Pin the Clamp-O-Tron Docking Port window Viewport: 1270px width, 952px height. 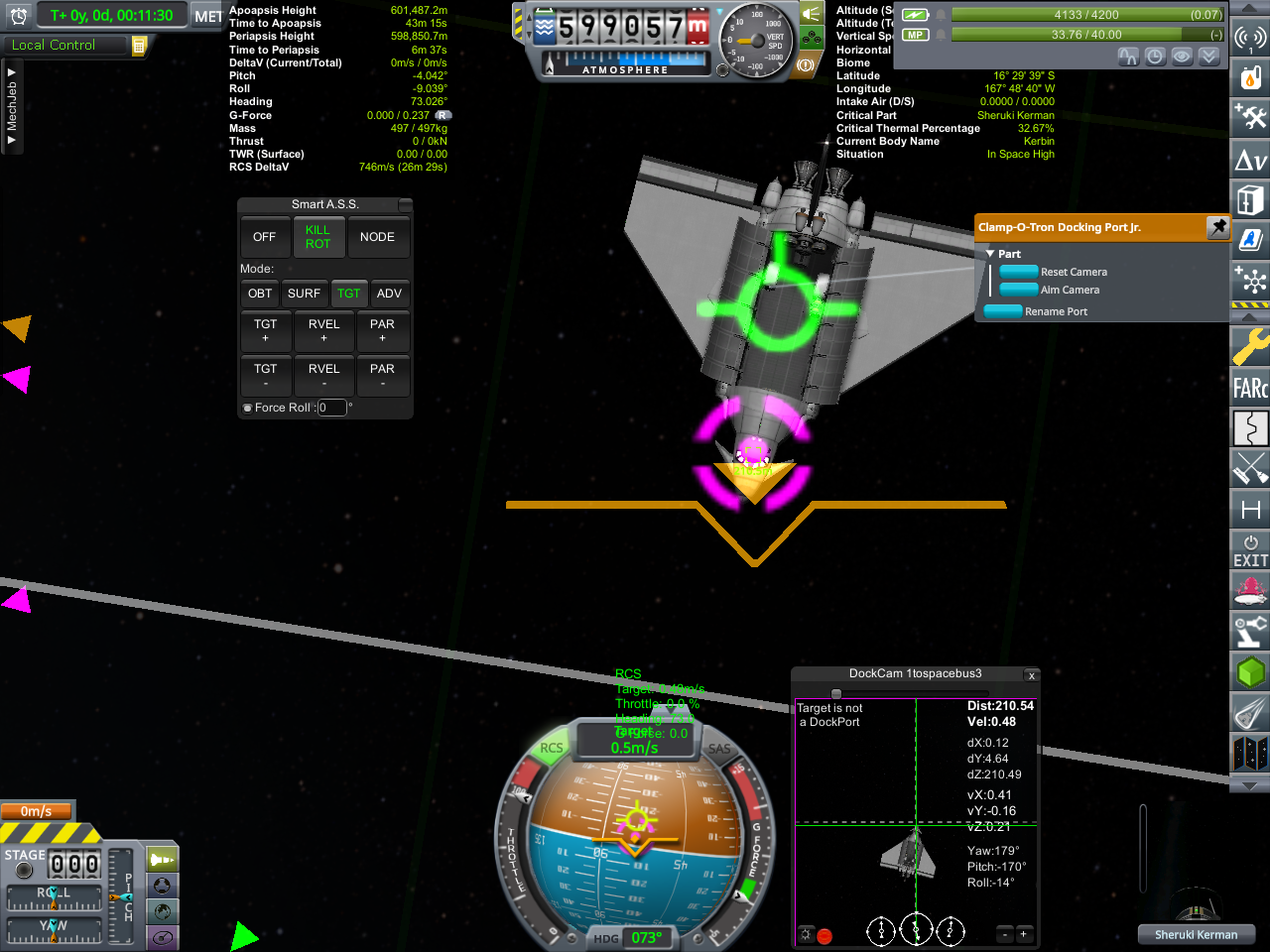click(x=1217, y=227)
